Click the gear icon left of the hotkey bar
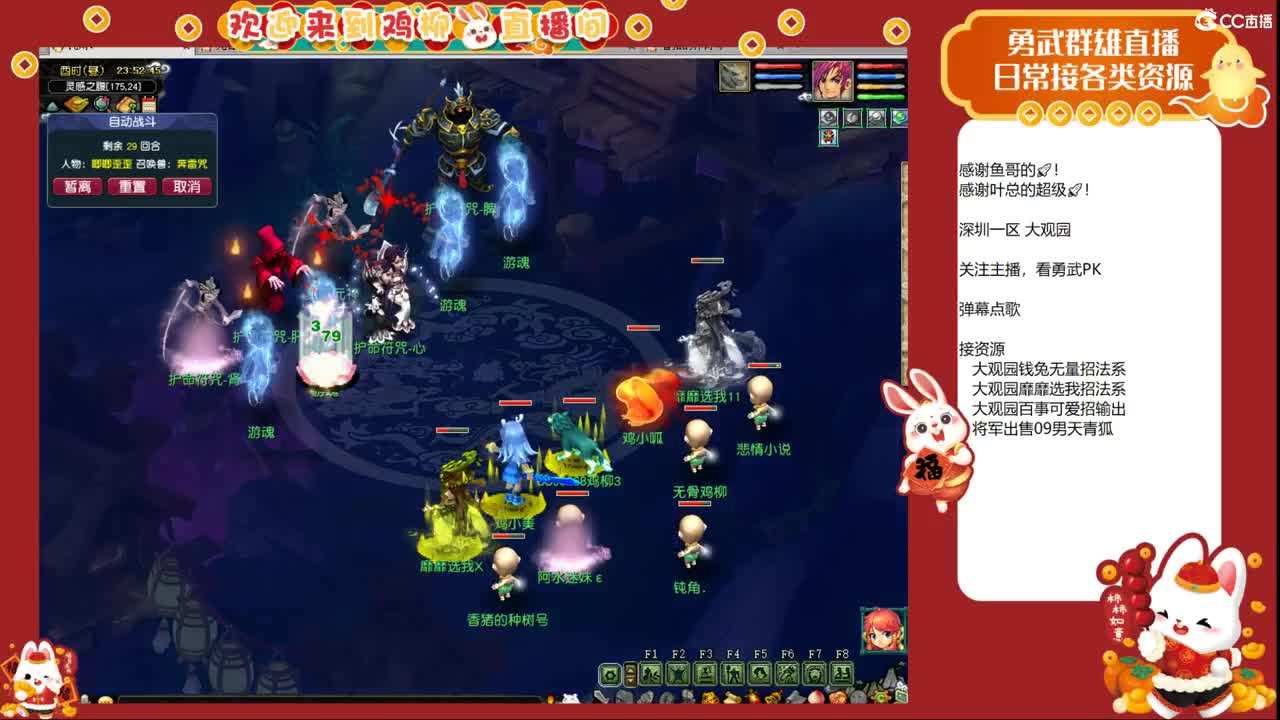This screenshot has width=1280, height=720. click(611, 675)
